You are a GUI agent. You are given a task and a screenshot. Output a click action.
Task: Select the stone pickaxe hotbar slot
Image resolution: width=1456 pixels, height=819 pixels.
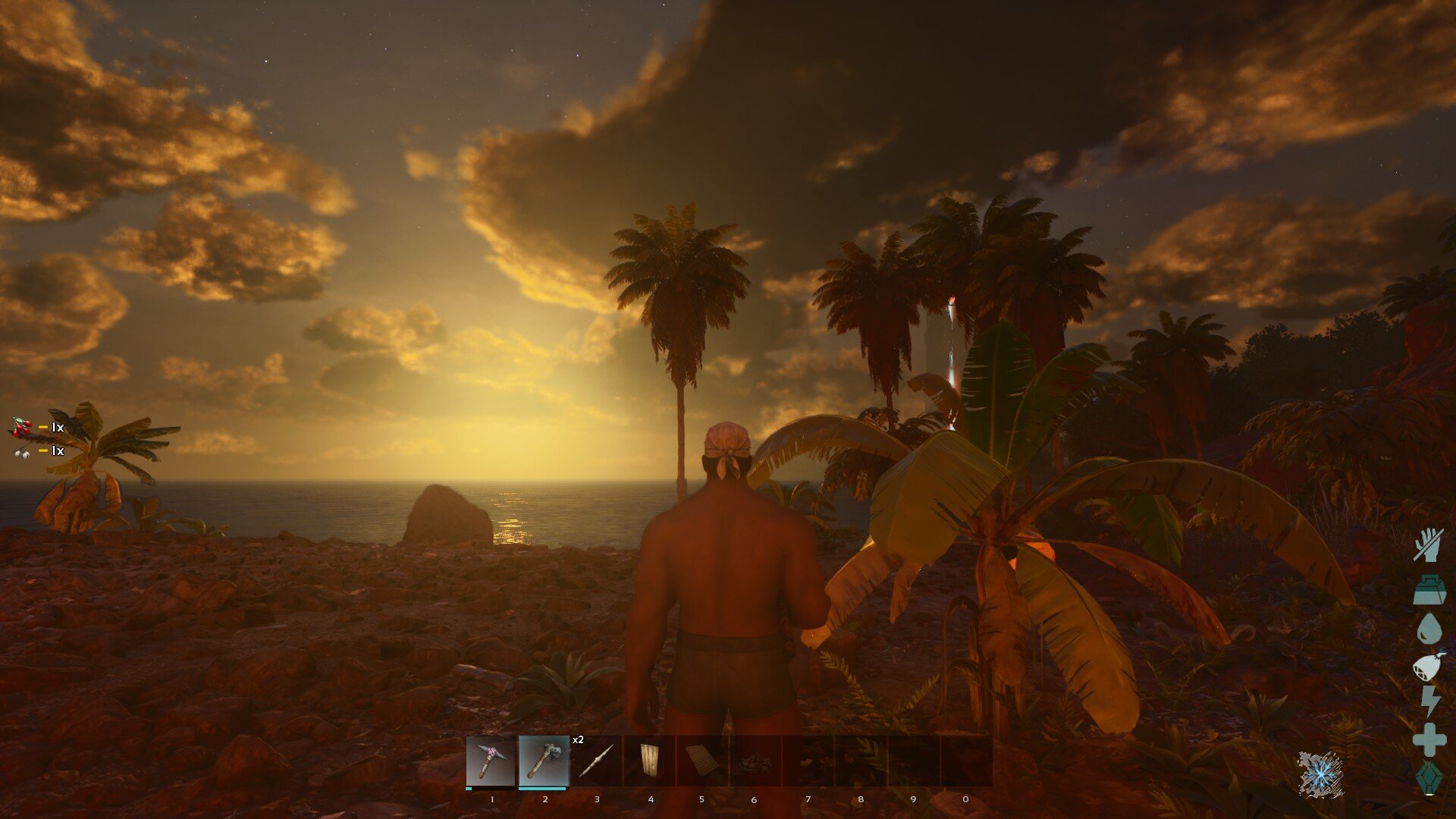491,761
